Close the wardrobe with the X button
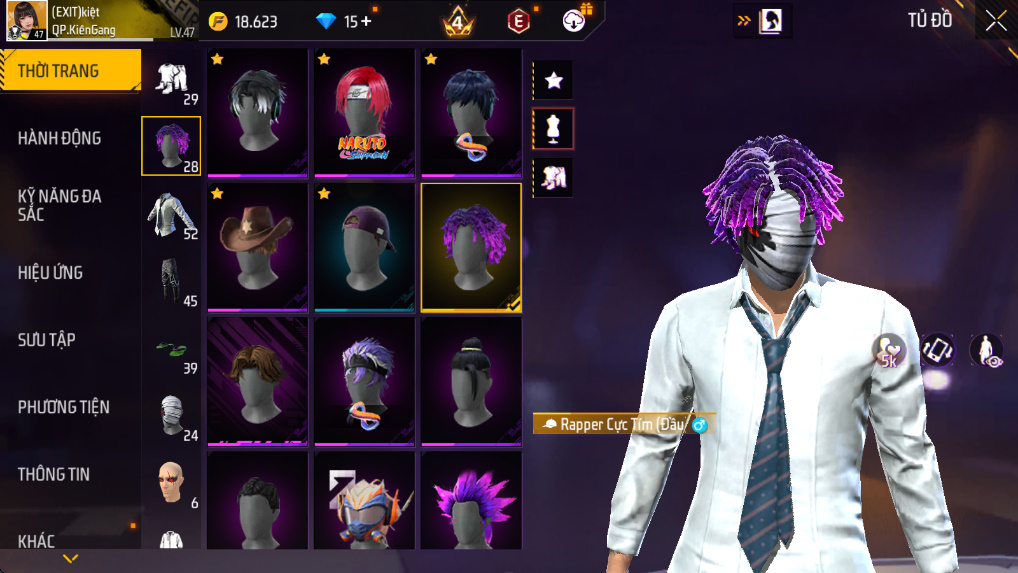The width and height of the screenshot is (1018, 573). [996, 21]
